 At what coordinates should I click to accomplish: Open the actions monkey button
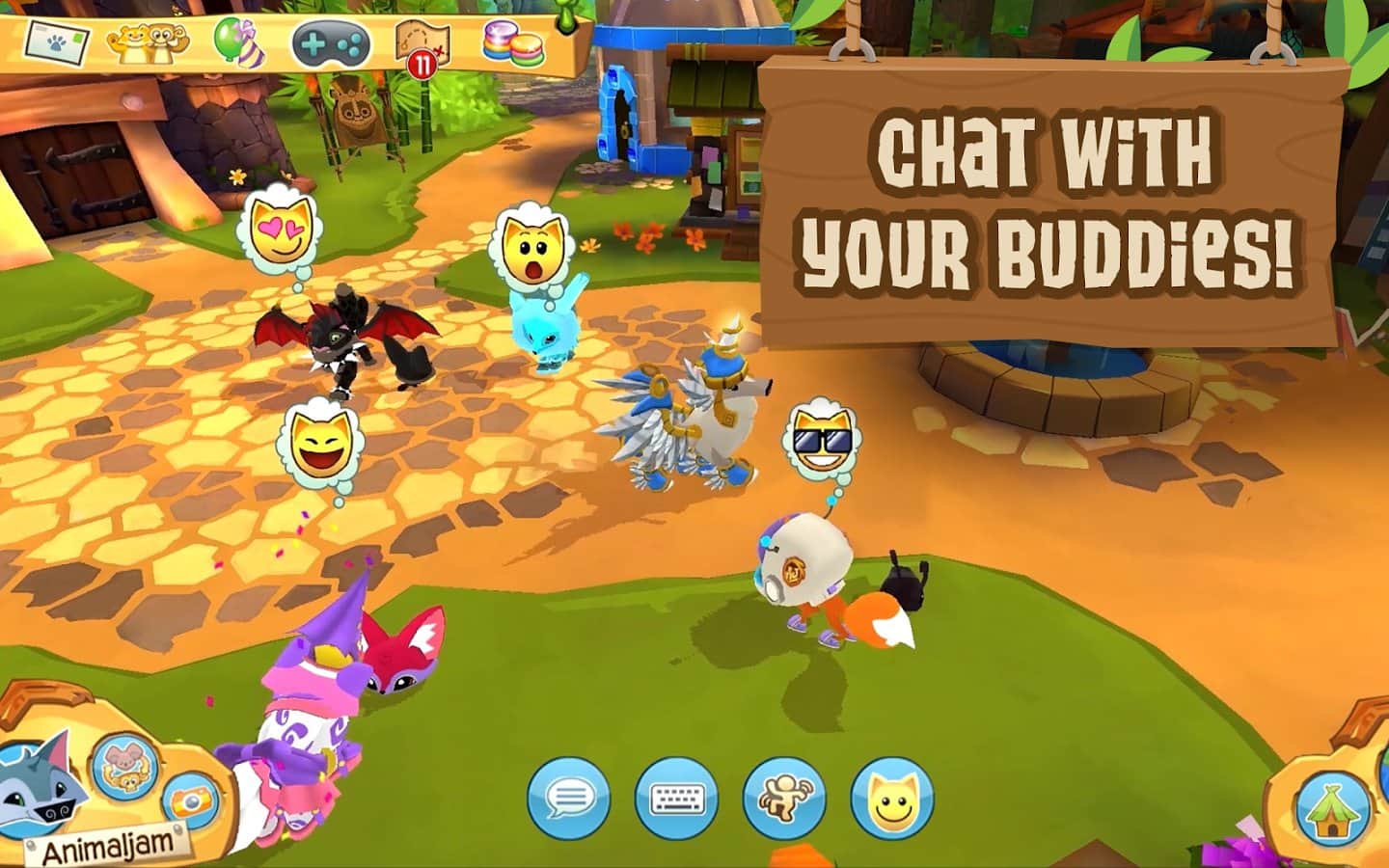pyautogui.click(x=784, y=799)
